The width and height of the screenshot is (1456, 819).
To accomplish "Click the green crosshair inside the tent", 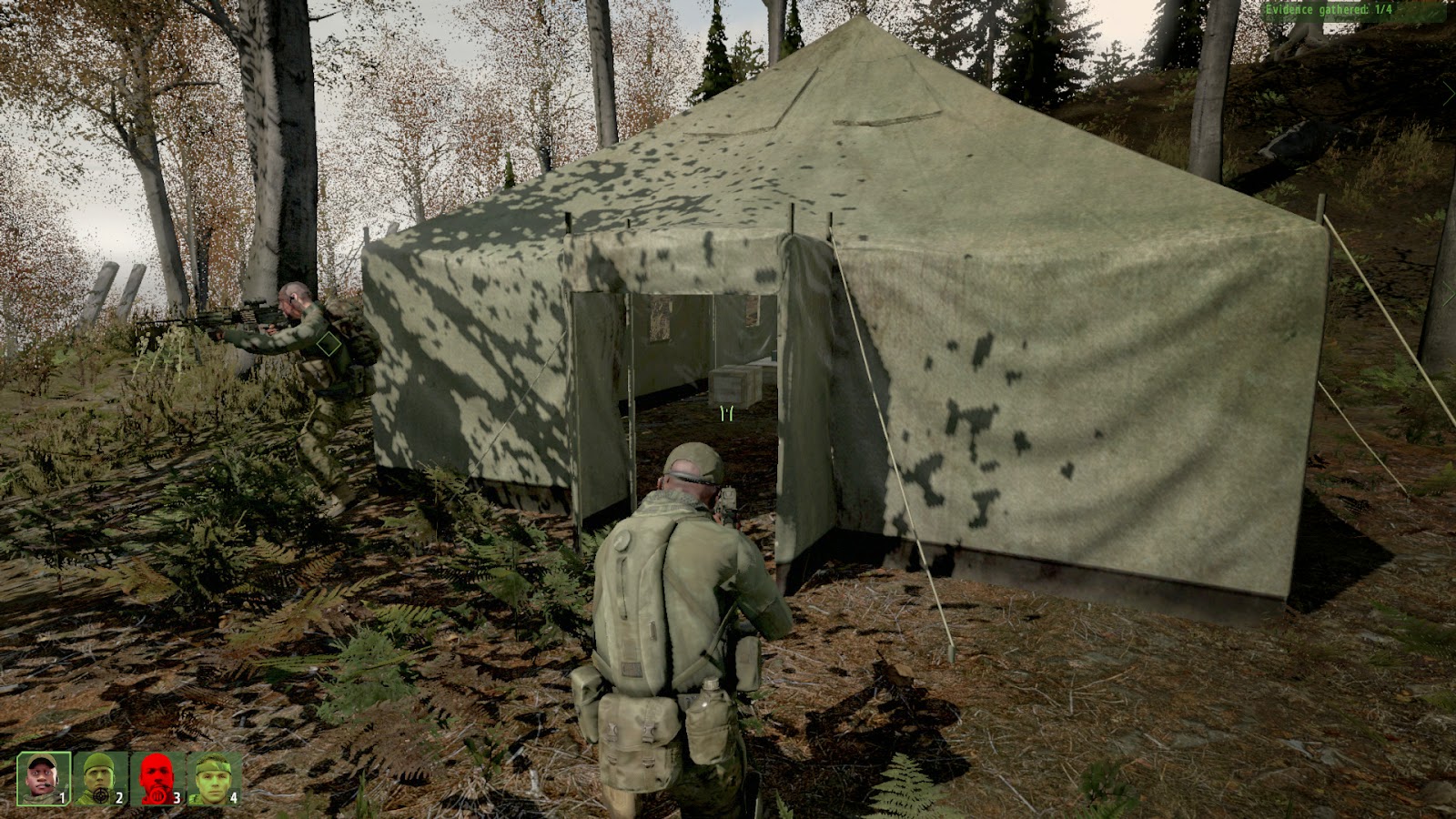I will pyautogui.click(x=725, y=412).
